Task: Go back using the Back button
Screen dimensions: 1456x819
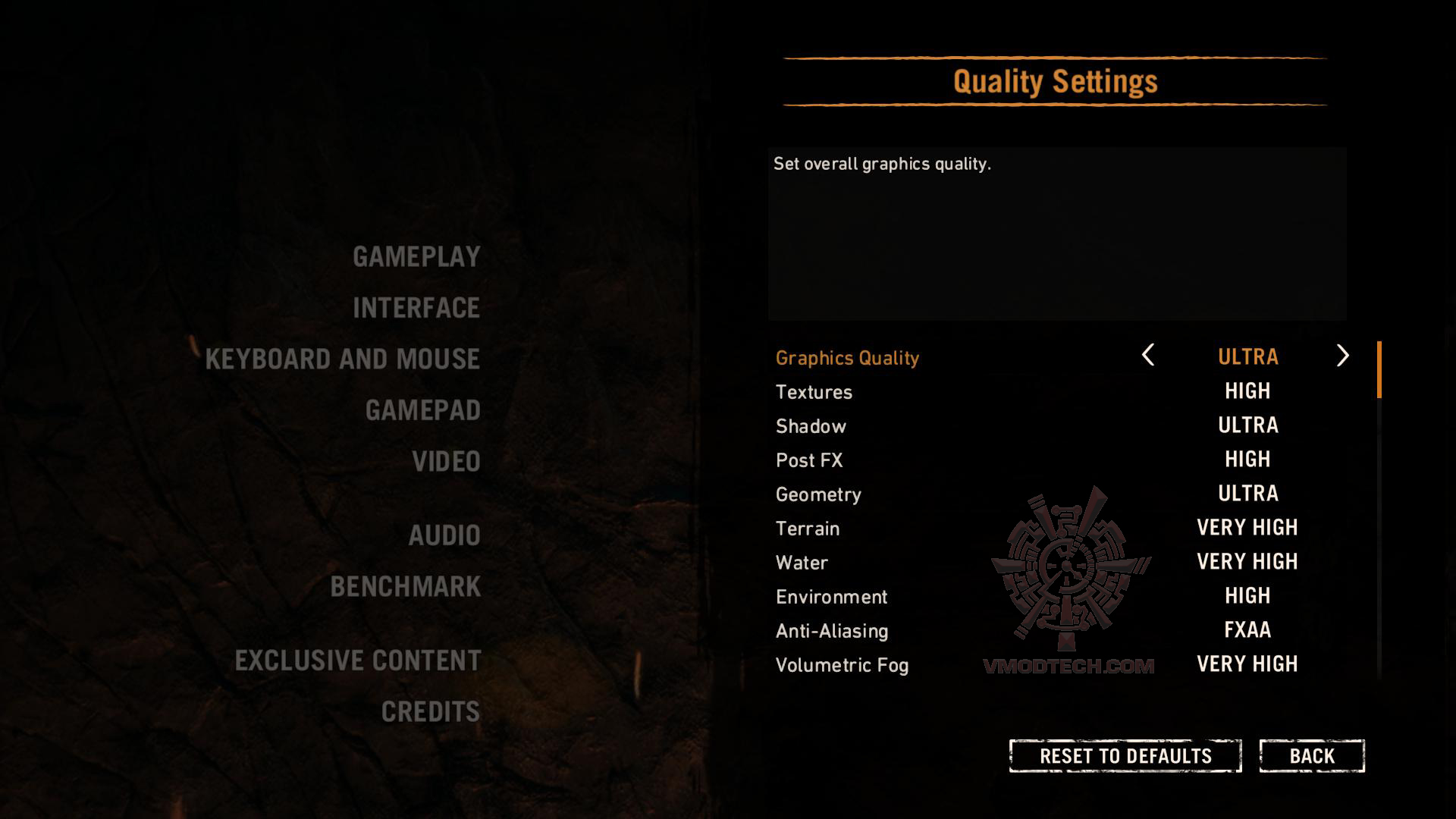Action: [x=1312, y=756]
